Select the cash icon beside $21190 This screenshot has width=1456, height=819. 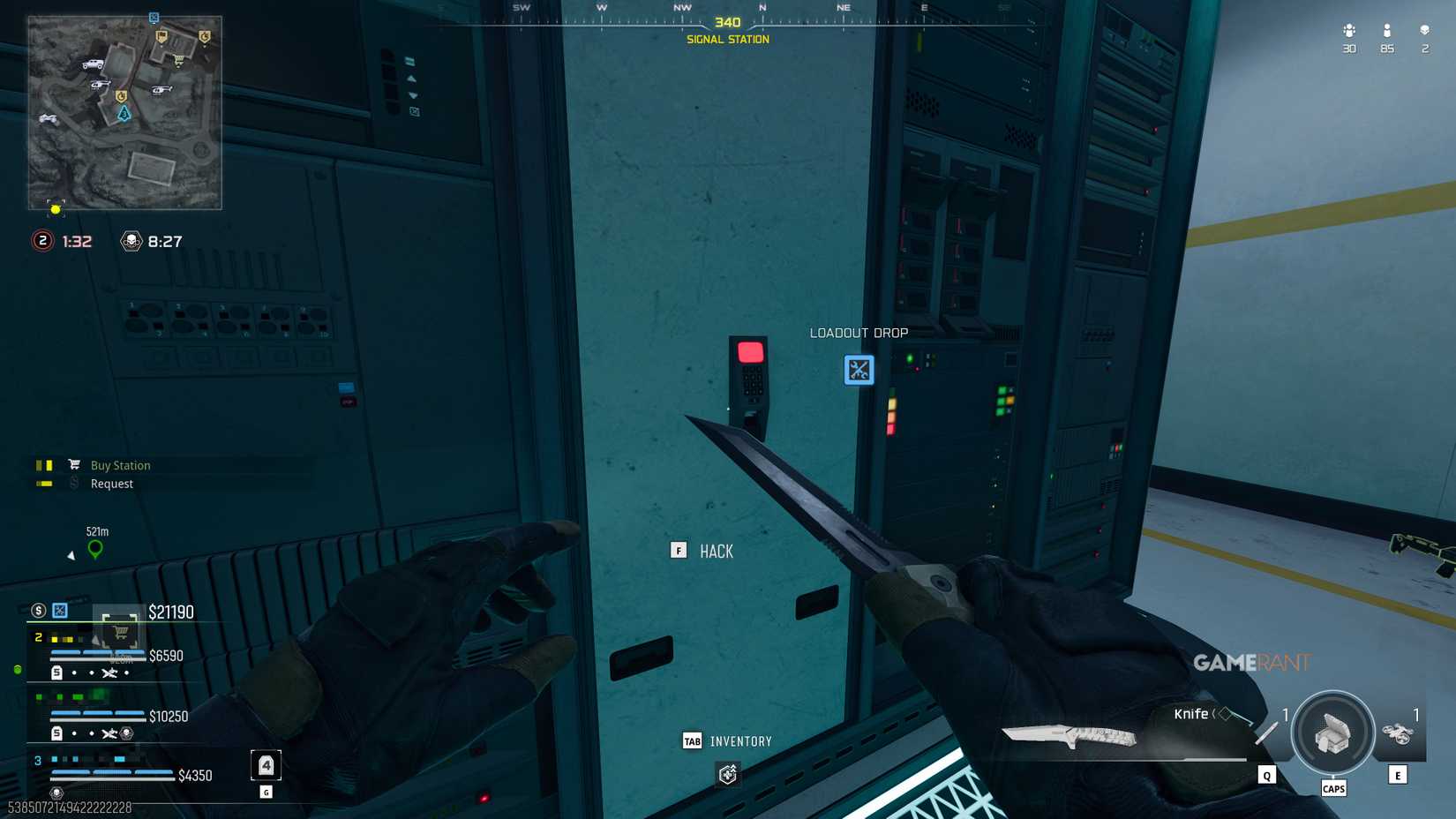coord(36,611)
